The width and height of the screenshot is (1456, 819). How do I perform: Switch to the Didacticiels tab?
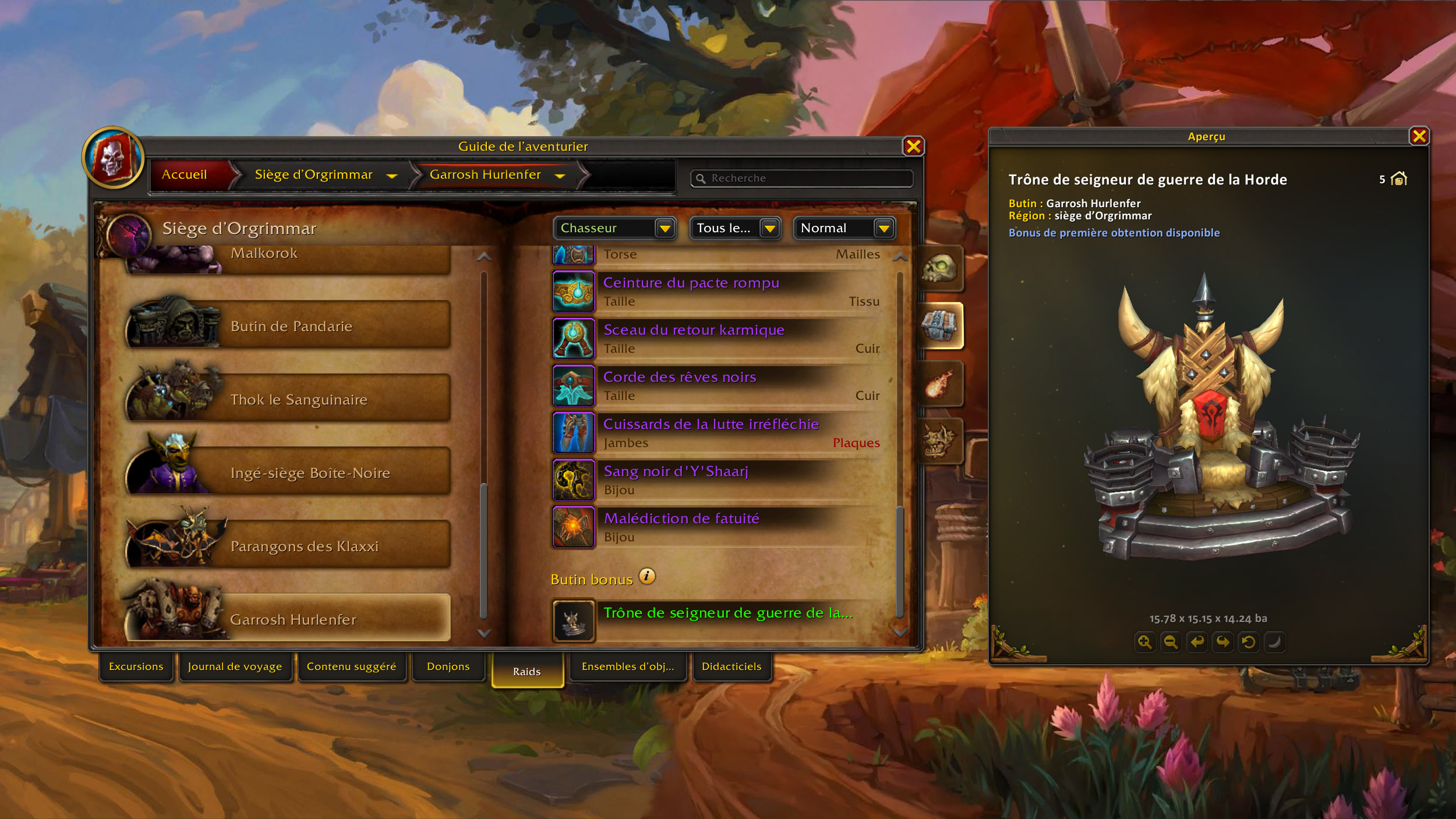731,666
